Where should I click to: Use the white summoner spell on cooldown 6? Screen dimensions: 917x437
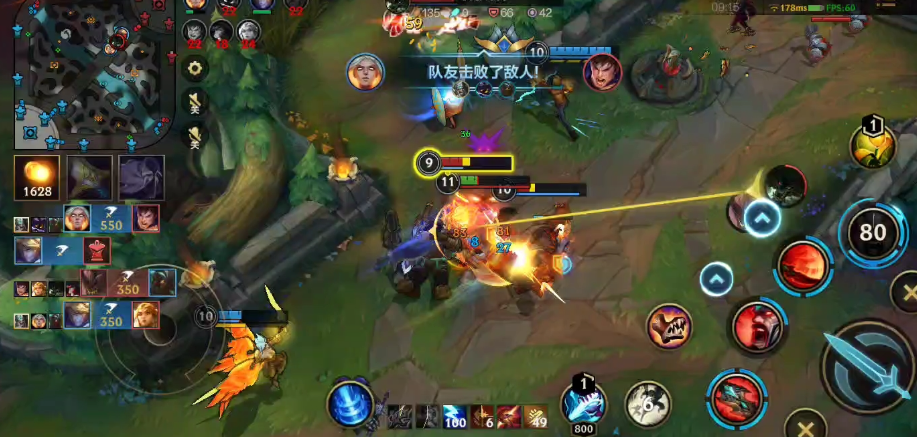[x=648, y=402]
